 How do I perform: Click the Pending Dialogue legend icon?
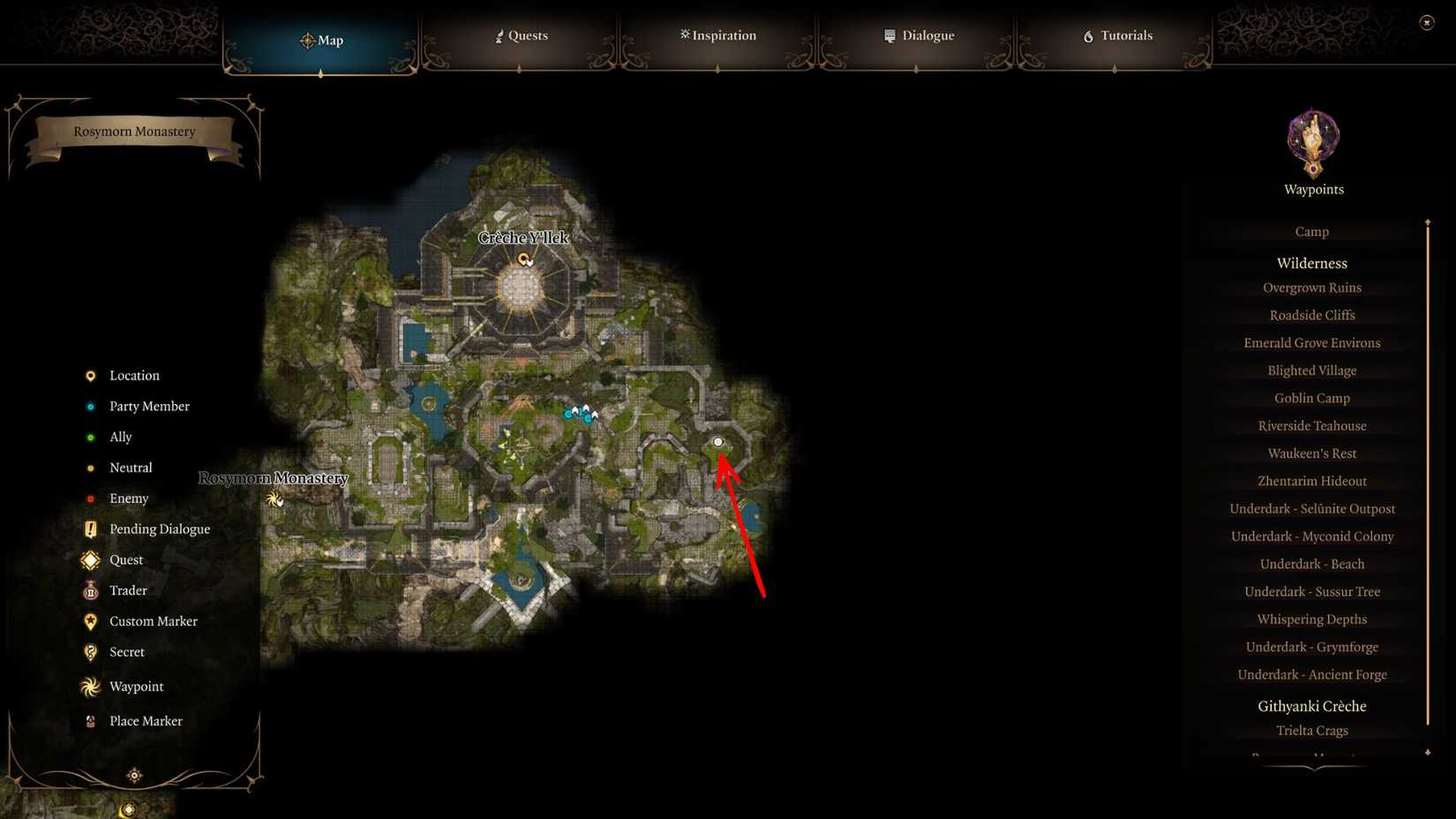[91, 529]
